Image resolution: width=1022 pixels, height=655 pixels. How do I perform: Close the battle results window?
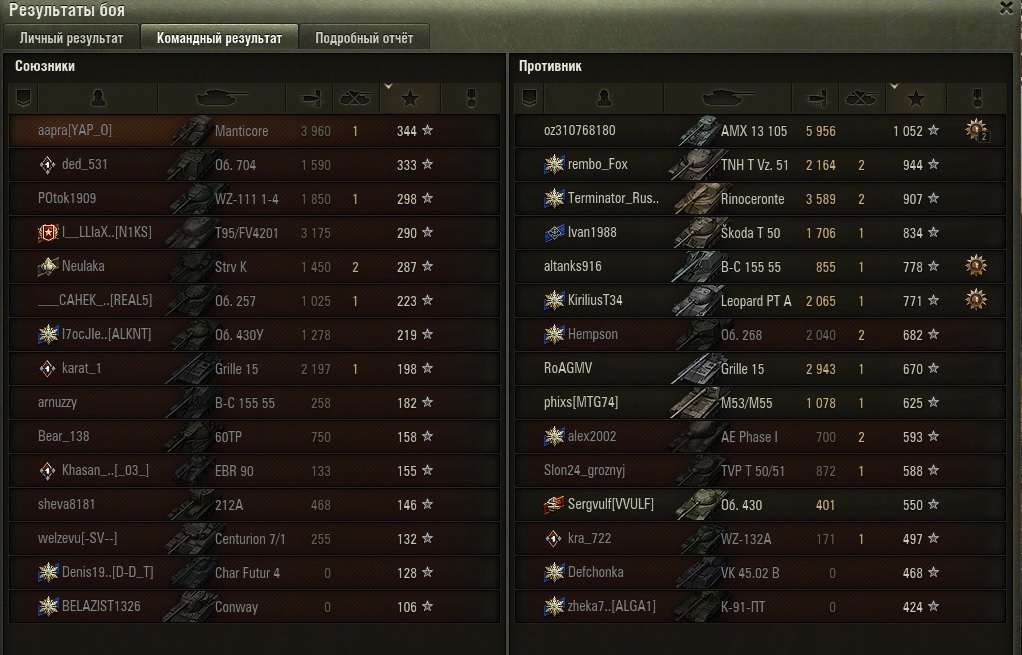pyautogui.click(x=1006, y=8)
